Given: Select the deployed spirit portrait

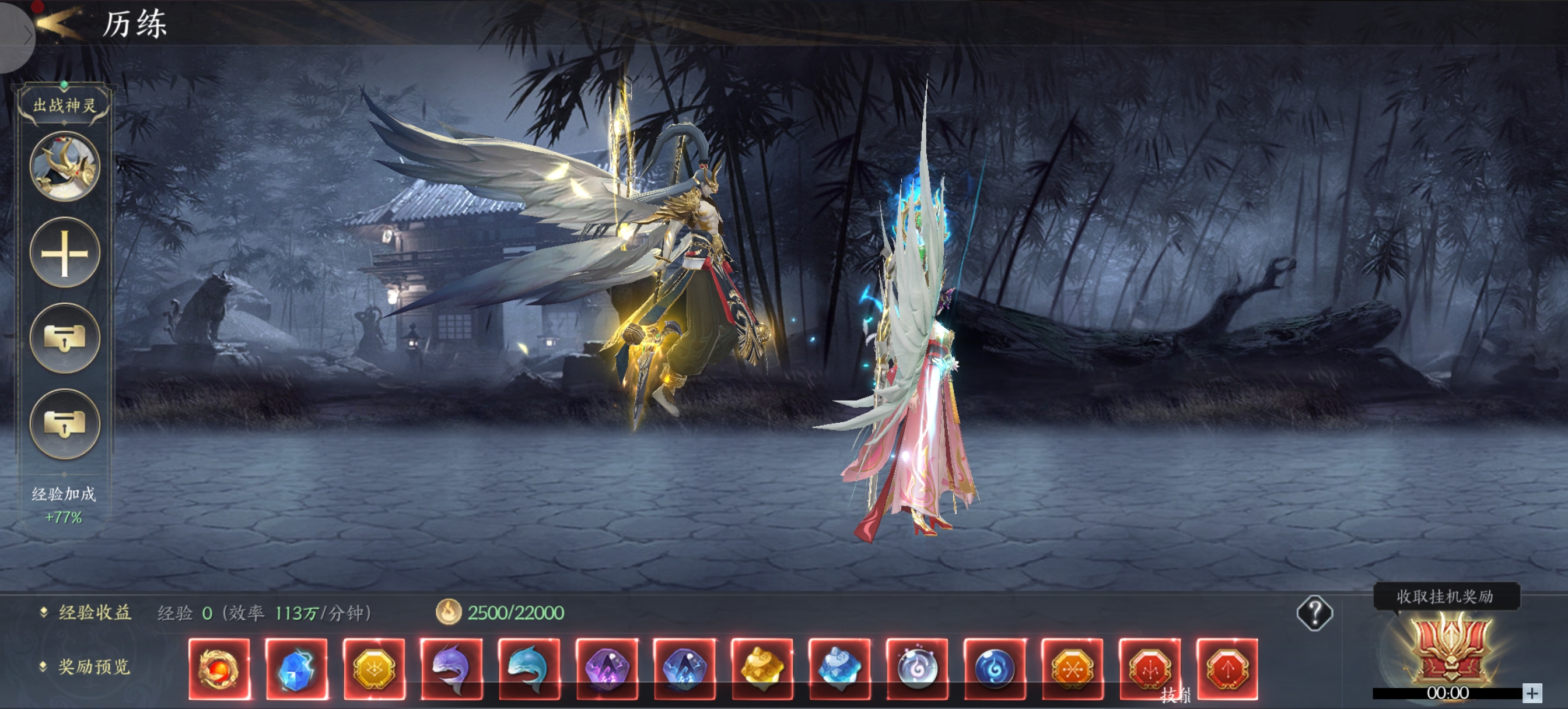Looking at the screenshot, I should click(65, 166).
